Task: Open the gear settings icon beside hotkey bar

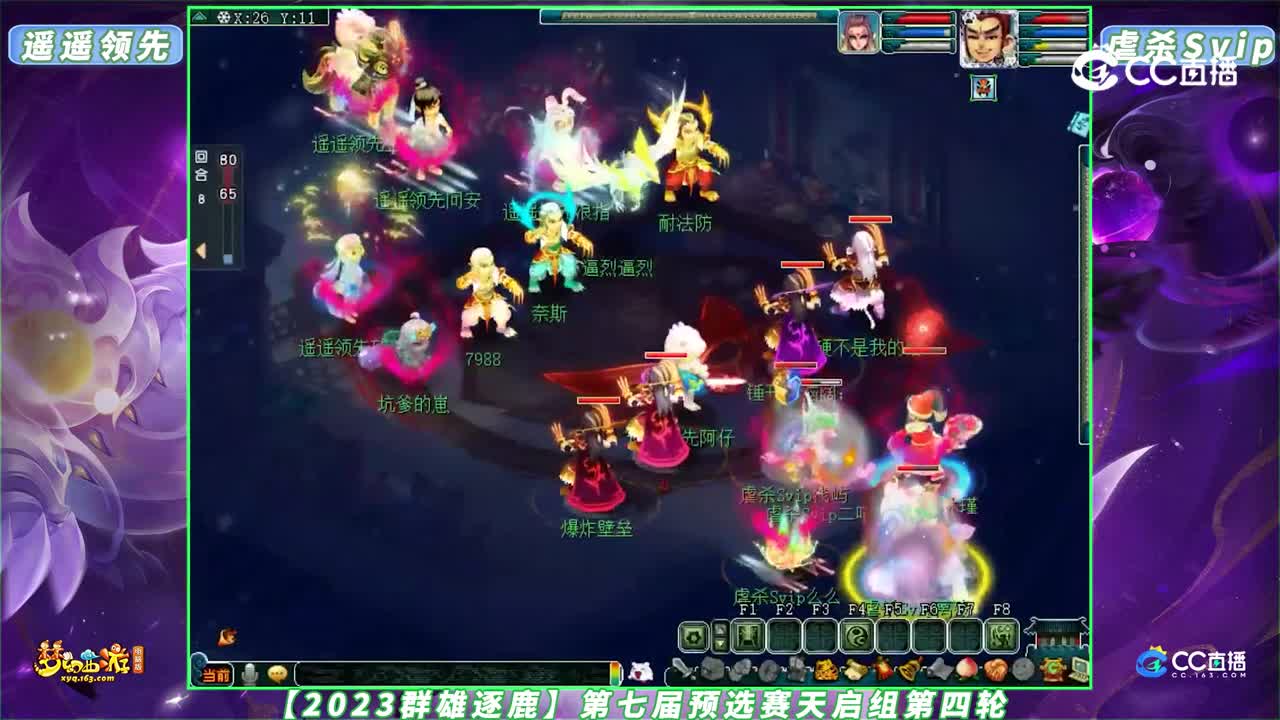Action: 693,636
